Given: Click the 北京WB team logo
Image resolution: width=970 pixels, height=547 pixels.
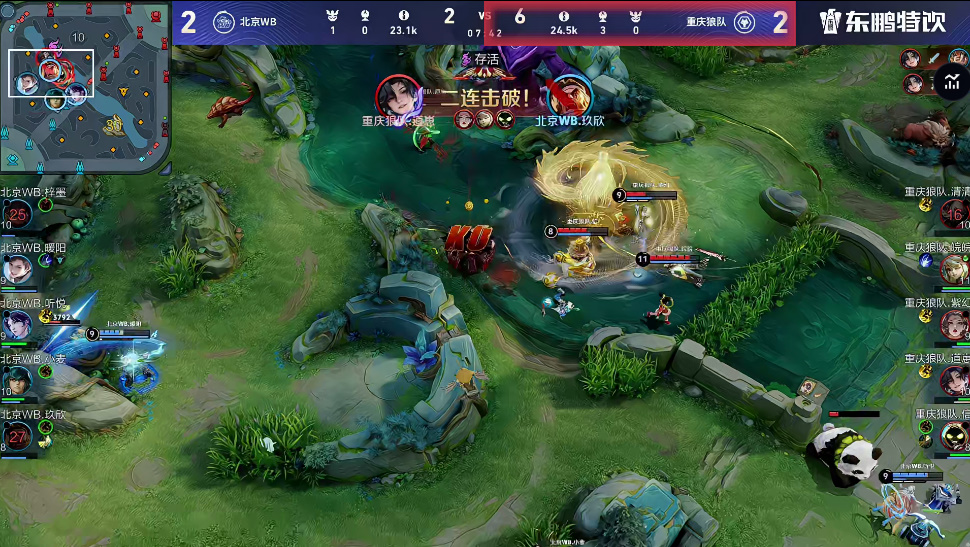Looking at the screenshot, I should pyautogui.click(x=223, y=22).
